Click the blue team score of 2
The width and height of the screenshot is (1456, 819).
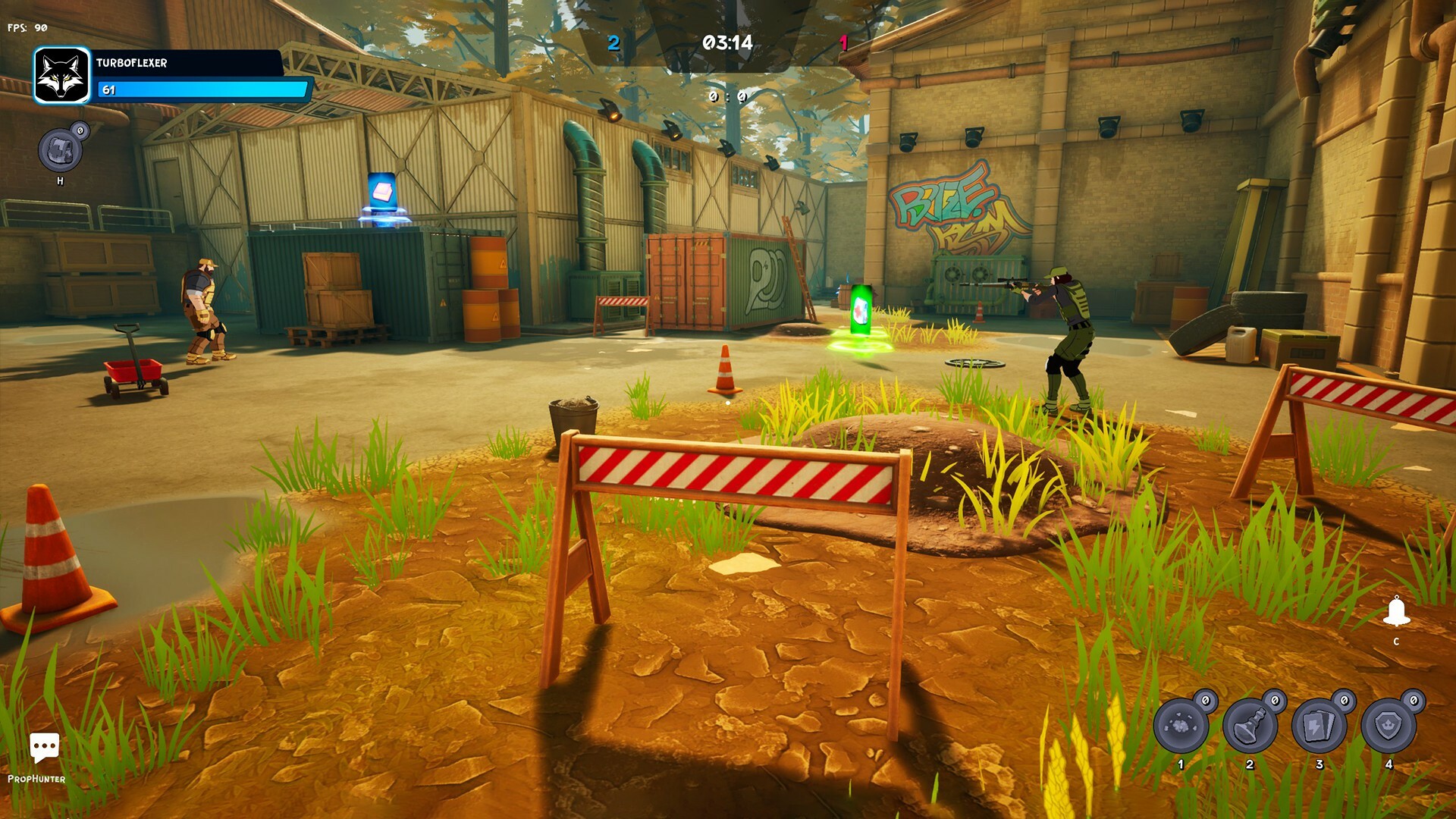[x=613, y=42]
